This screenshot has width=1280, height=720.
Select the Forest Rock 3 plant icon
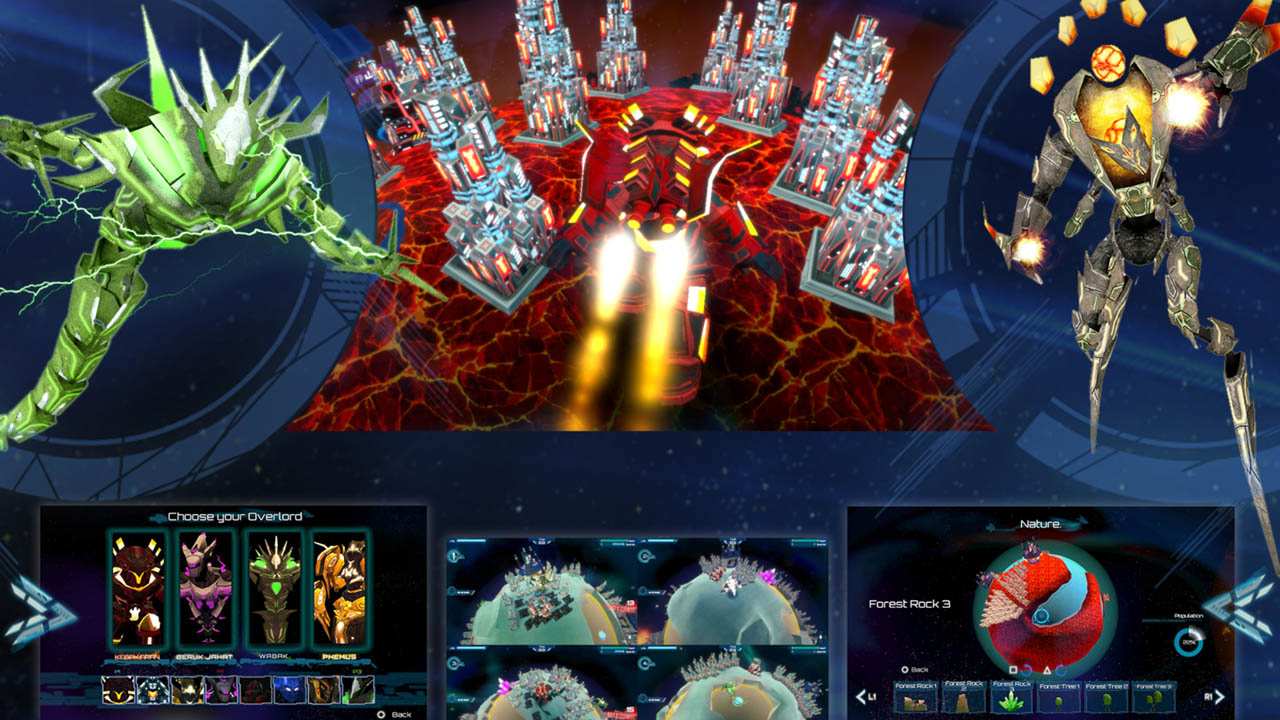[x=1011, y=698]
